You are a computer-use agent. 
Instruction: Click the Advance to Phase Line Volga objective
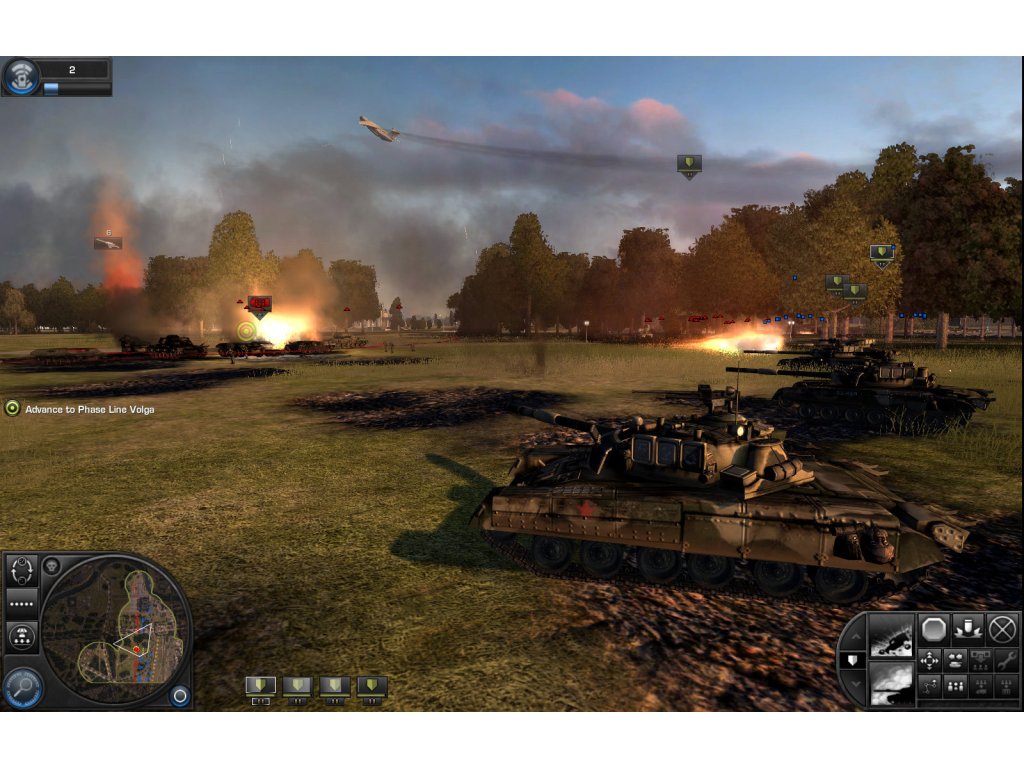[x=89, y=409]
